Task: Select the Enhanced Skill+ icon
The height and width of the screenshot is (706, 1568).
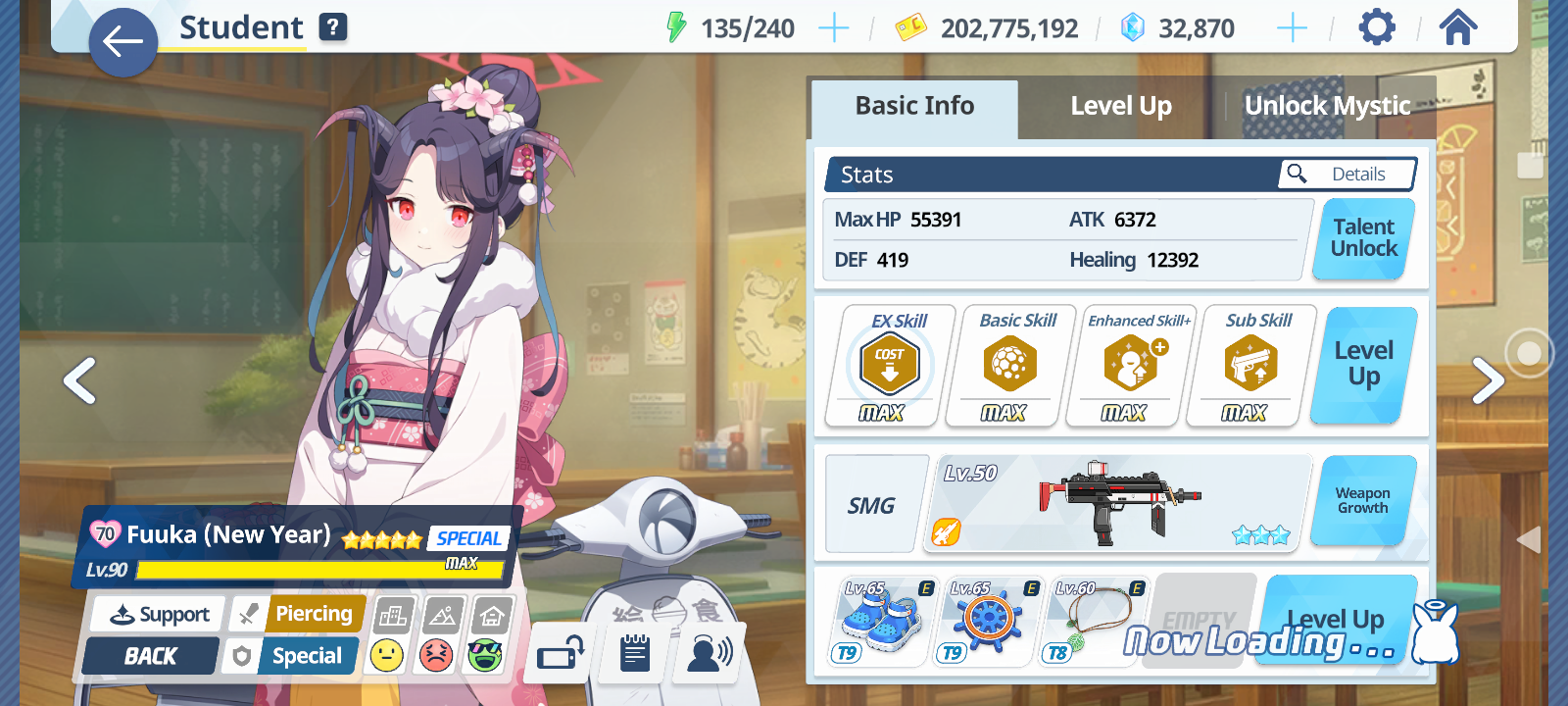Action: [1130, 365]
